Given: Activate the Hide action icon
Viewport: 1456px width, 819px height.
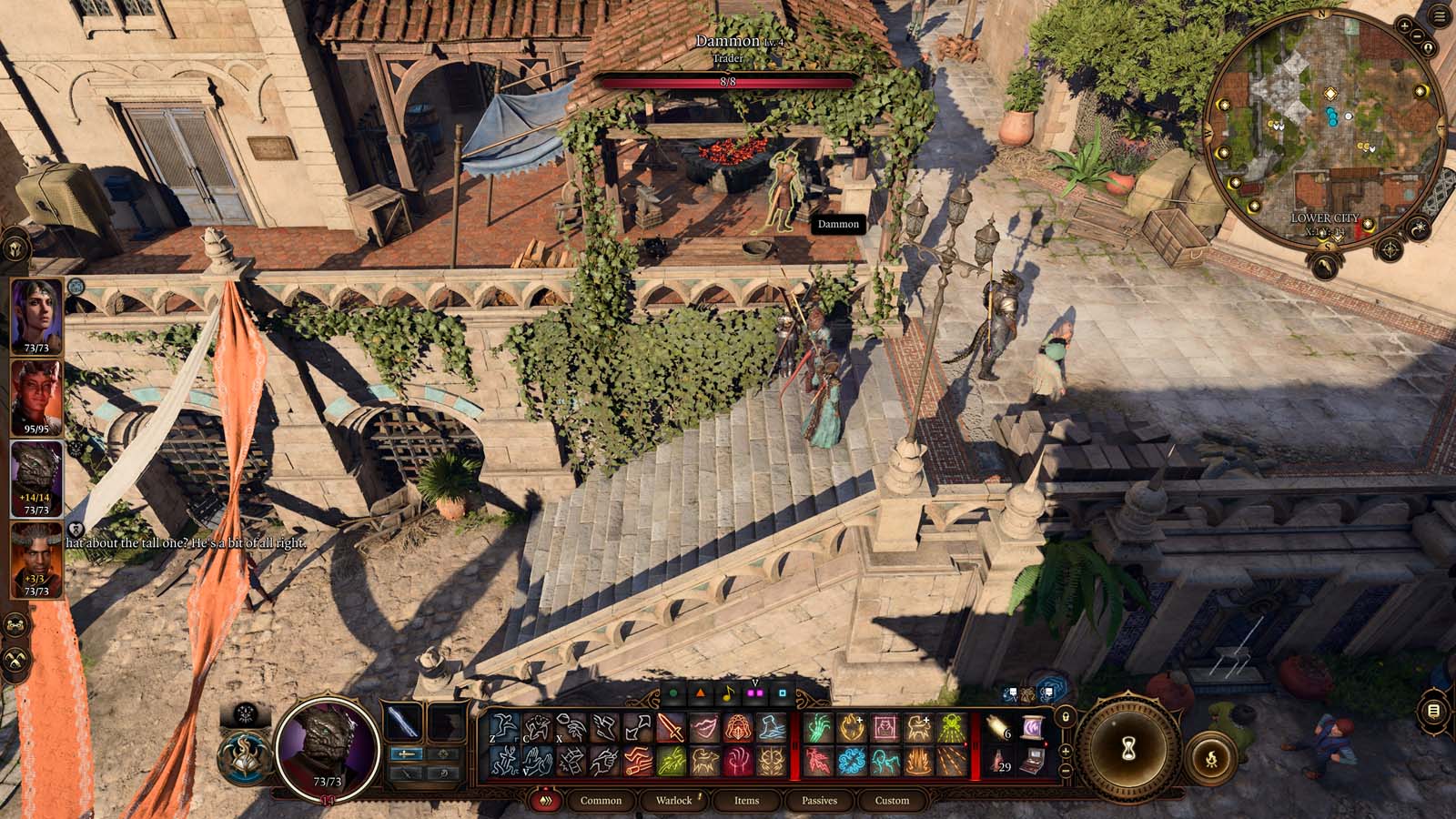Looking at the screenshot, I should pyautogui.click(x=537, y=727).
